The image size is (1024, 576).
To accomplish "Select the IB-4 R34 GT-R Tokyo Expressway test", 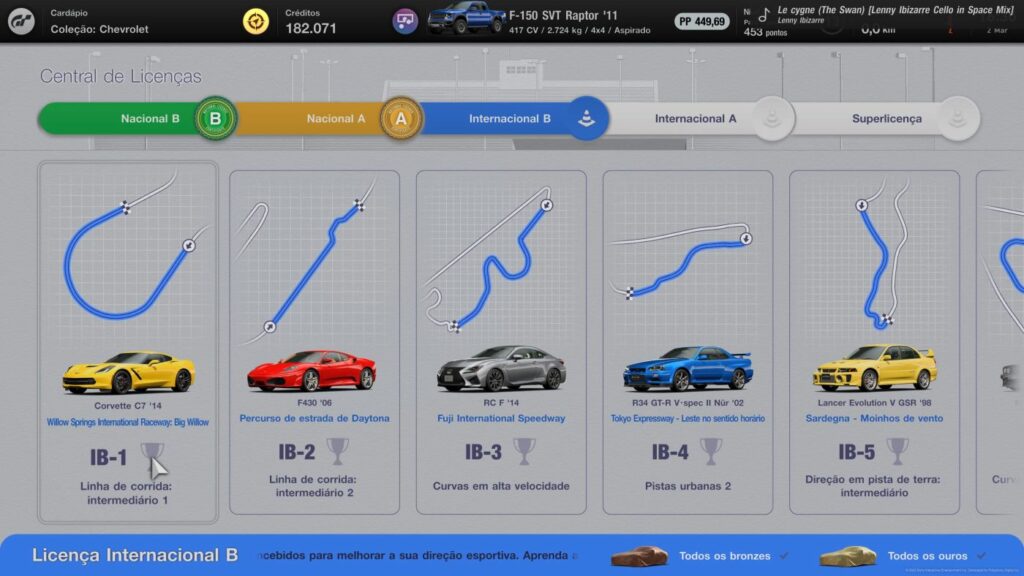I will (687, 342).
